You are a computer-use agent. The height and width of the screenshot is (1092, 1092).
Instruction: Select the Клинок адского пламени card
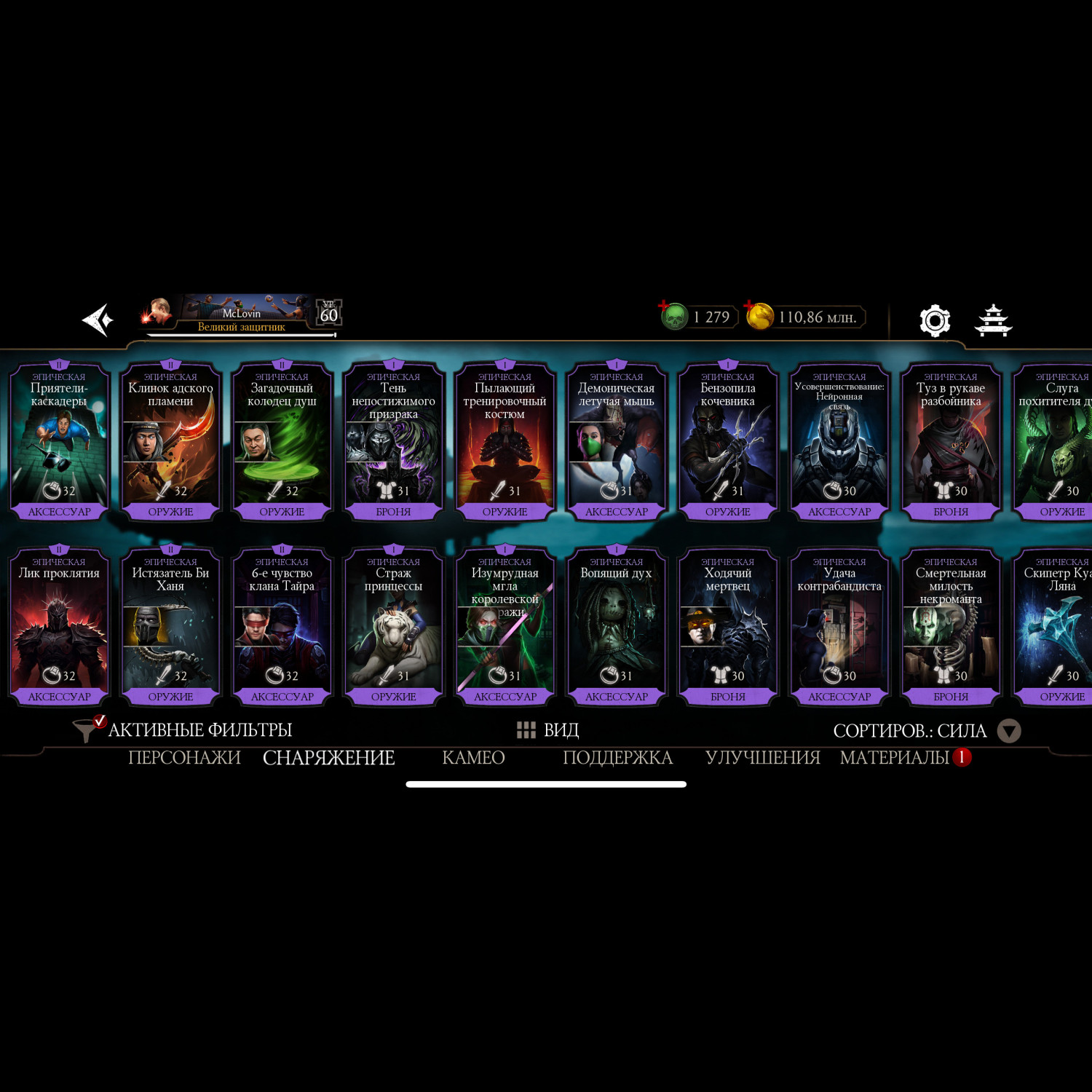pos(170,441)
